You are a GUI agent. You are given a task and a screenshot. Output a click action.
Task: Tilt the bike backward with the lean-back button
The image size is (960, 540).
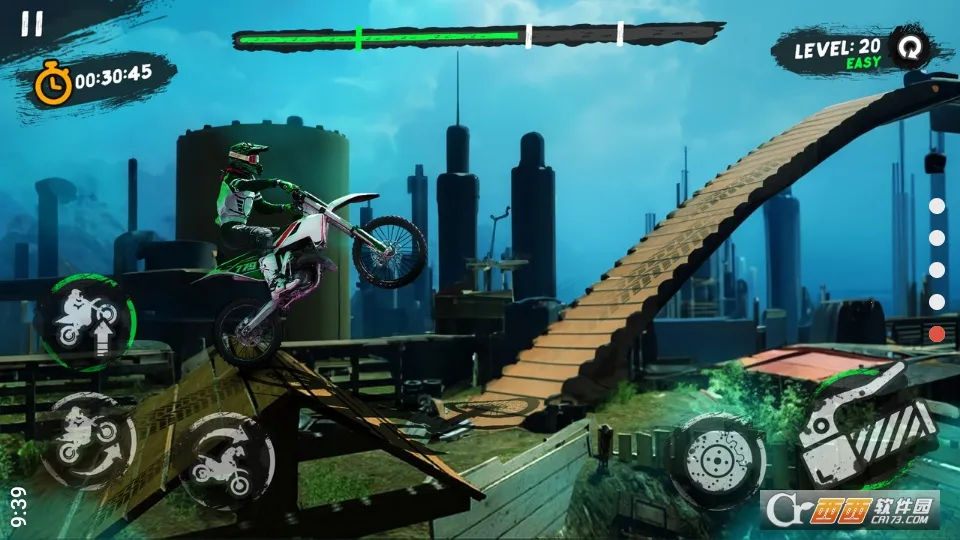point(88,440)
